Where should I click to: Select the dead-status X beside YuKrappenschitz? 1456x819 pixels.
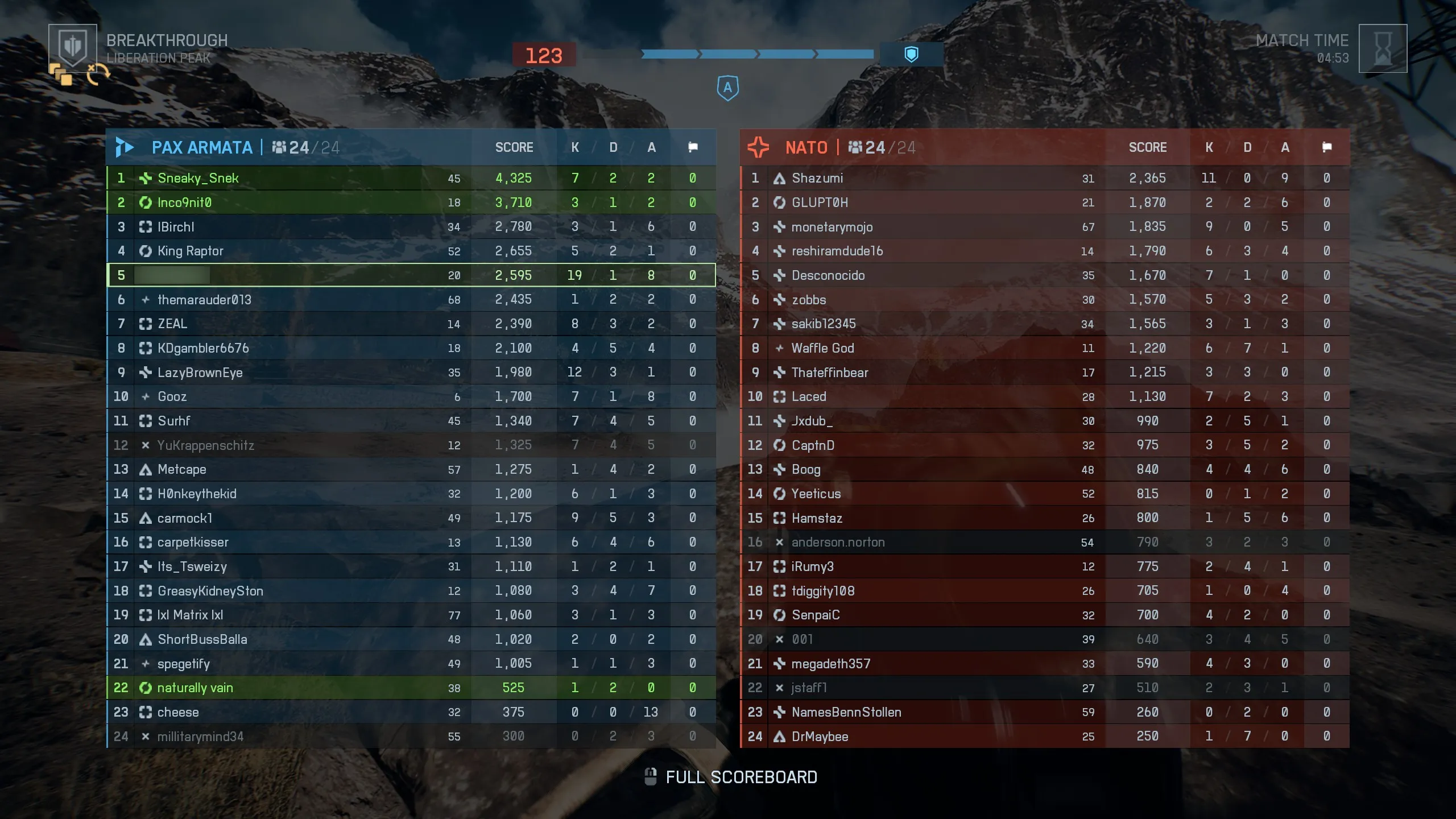146,445
